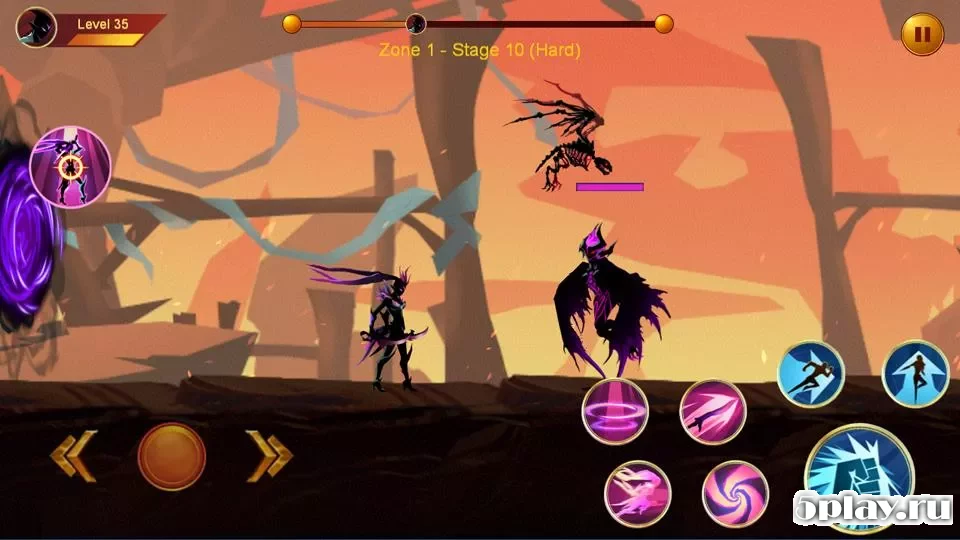
Task: Open the hero portrait at Level 35
Action: pos(36,27)
